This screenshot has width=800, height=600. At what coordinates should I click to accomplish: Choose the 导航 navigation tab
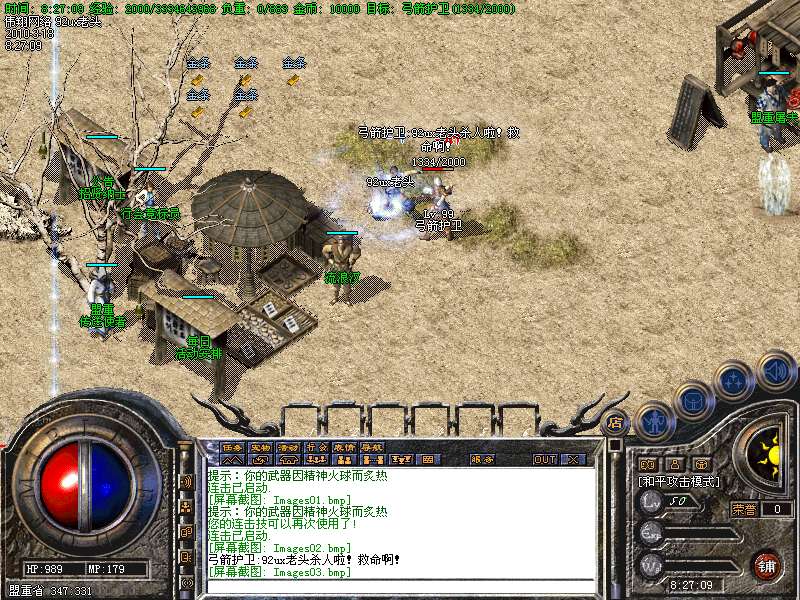point(373,447)
